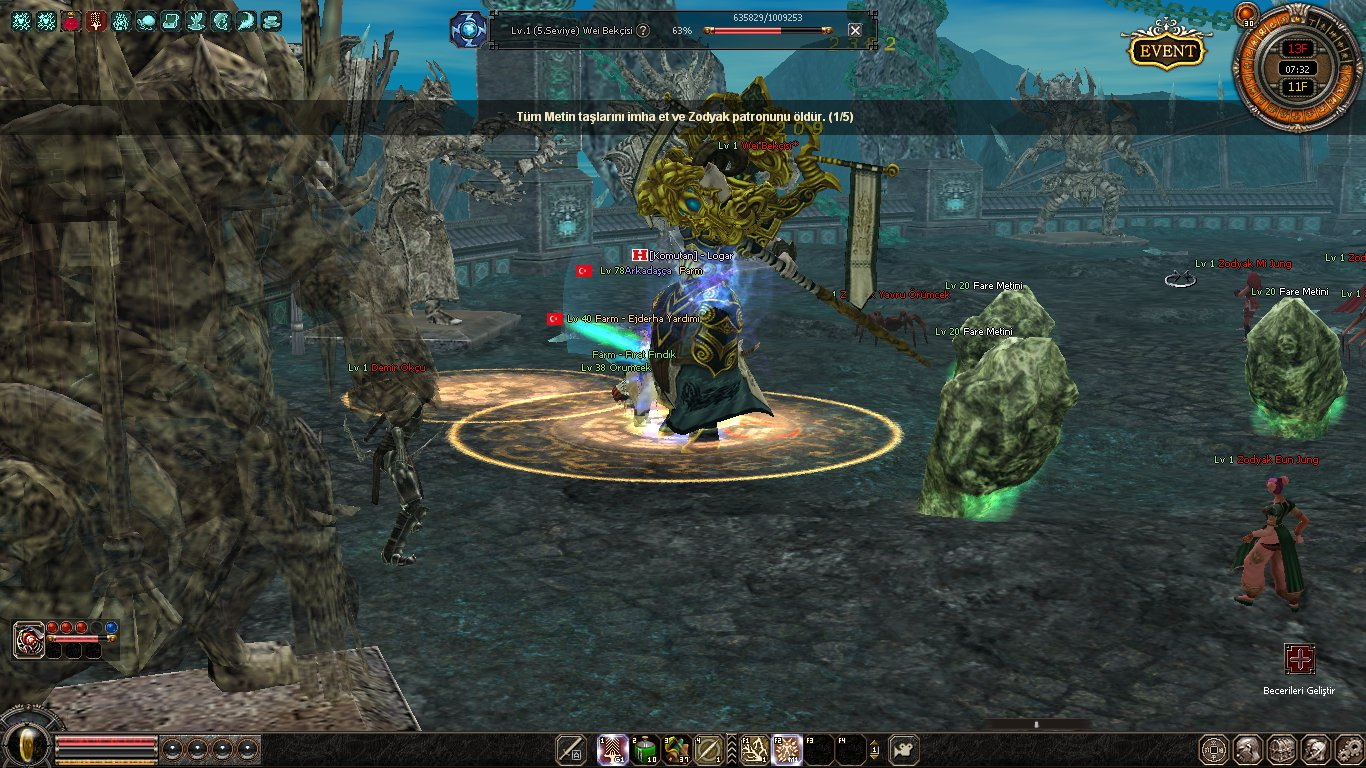The height and width of the screenshot is (768, 1366).
Task: Use the item in hotbar slot 3
Action: click(x=677, y=749)
